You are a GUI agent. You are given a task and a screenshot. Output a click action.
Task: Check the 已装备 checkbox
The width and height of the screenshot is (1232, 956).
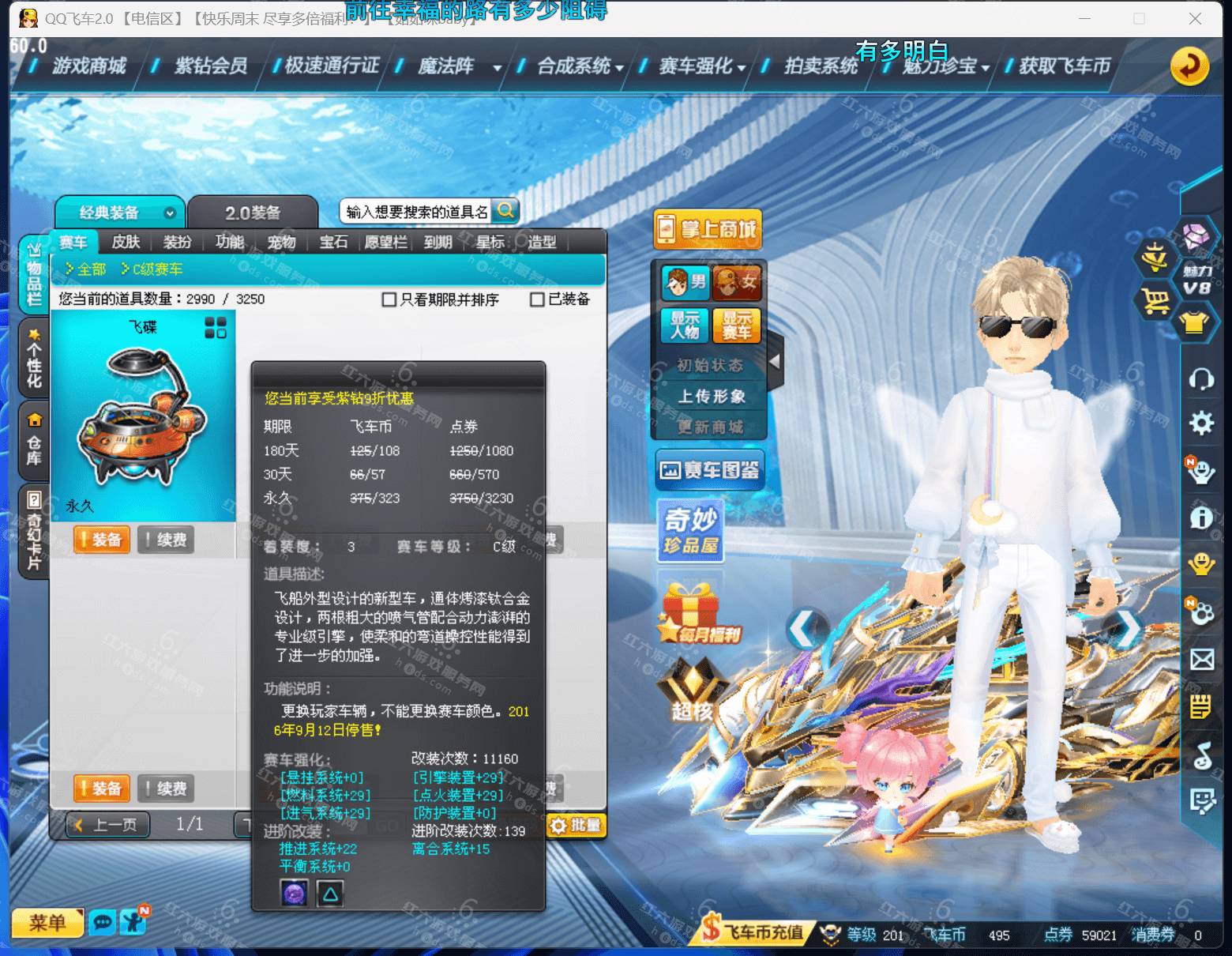[538, 299]
